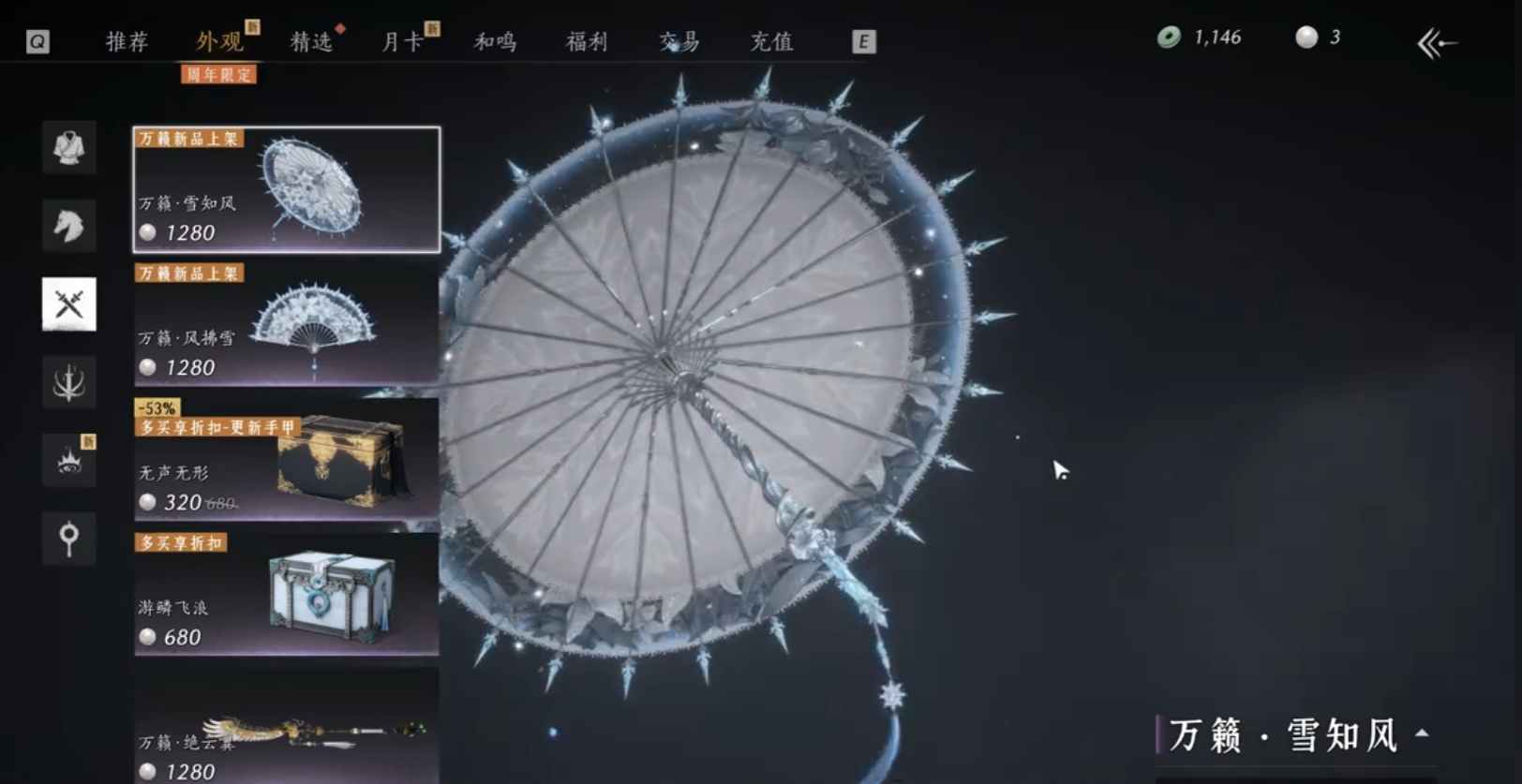1522x784 pixels.
Task: Open the 万籁新品上架 banner on the fan item
Action: pyautogui.click(x=190, y=274)
